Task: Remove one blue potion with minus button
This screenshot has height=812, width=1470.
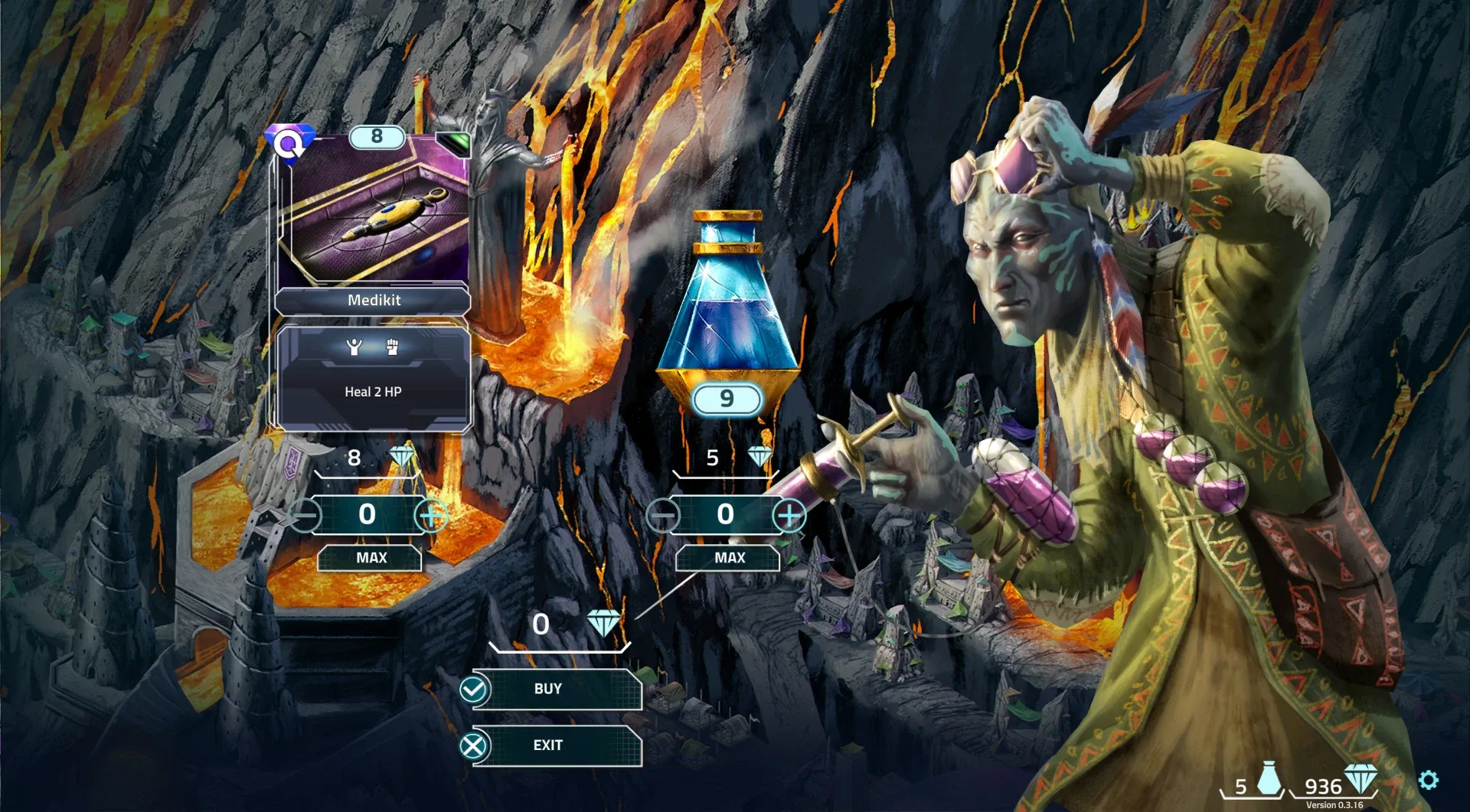Action: point(662,516)
